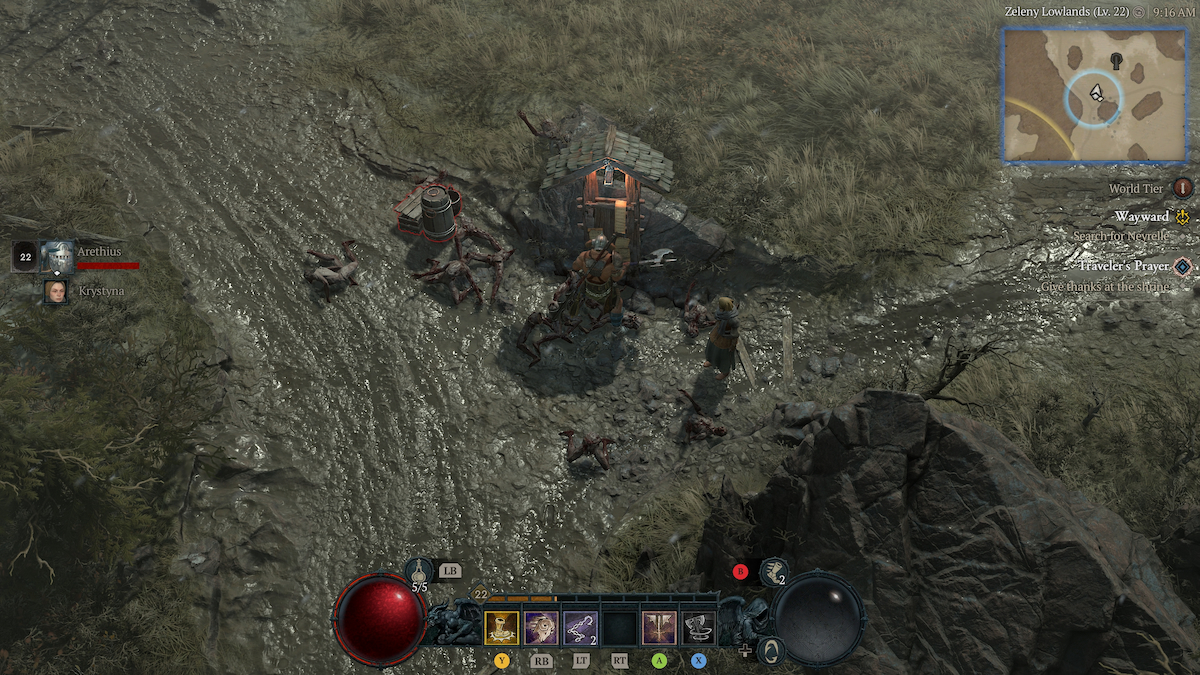Screen dimensions: 1200x675
Task: Click the evade boot icon
Action: (774, 572)
